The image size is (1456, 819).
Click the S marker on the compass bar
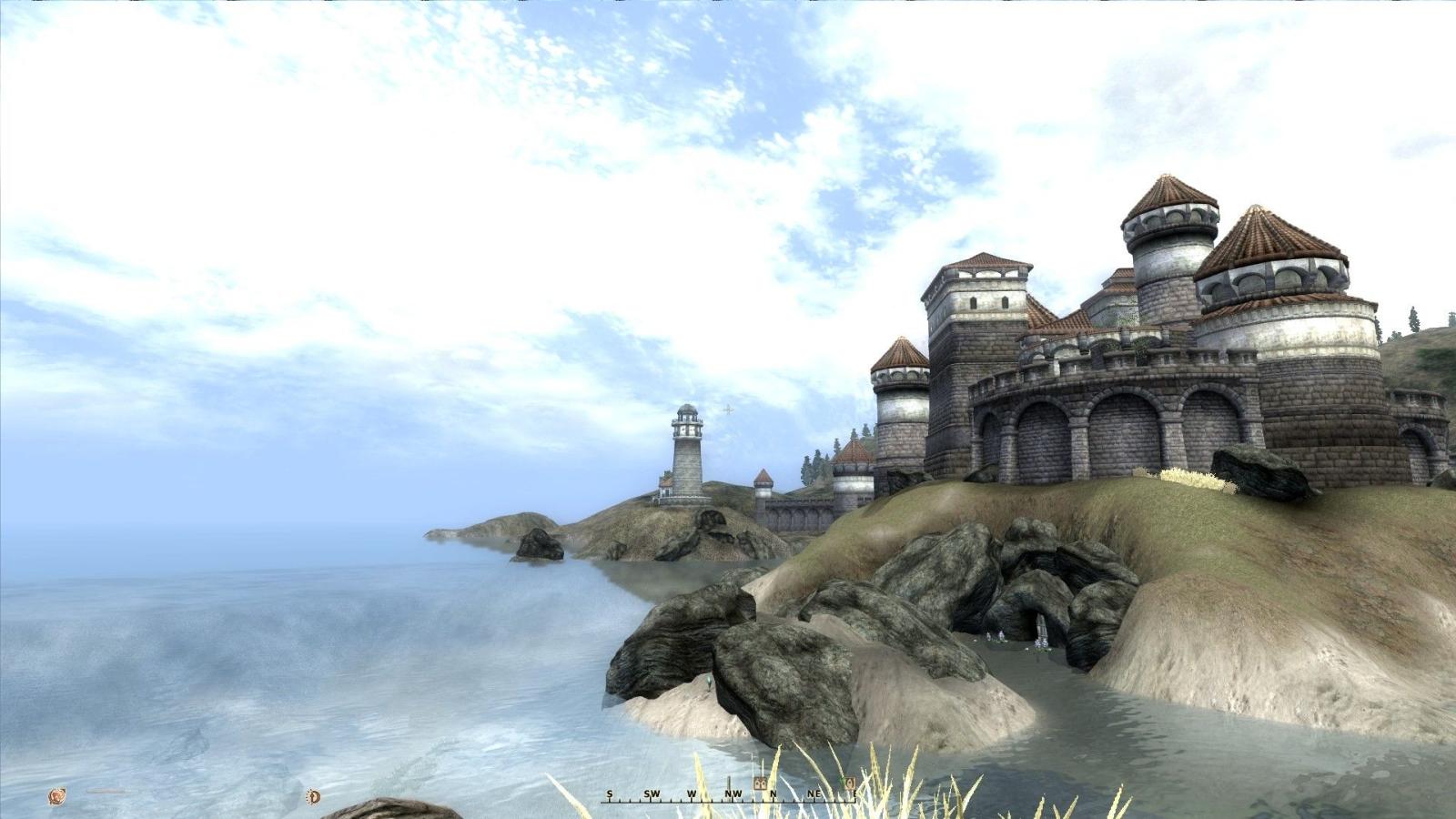point(610,794)
